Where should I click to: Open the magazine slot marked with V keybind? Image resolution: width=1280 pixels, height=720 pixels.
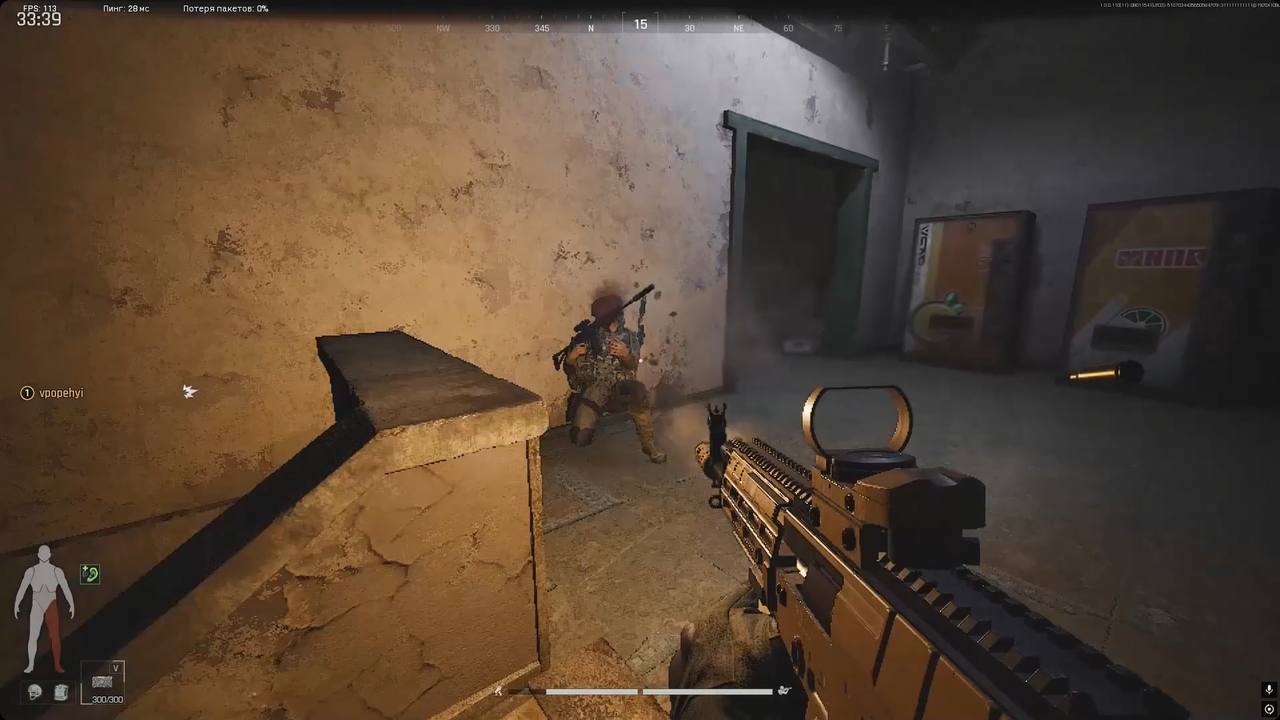coord(102,682)
